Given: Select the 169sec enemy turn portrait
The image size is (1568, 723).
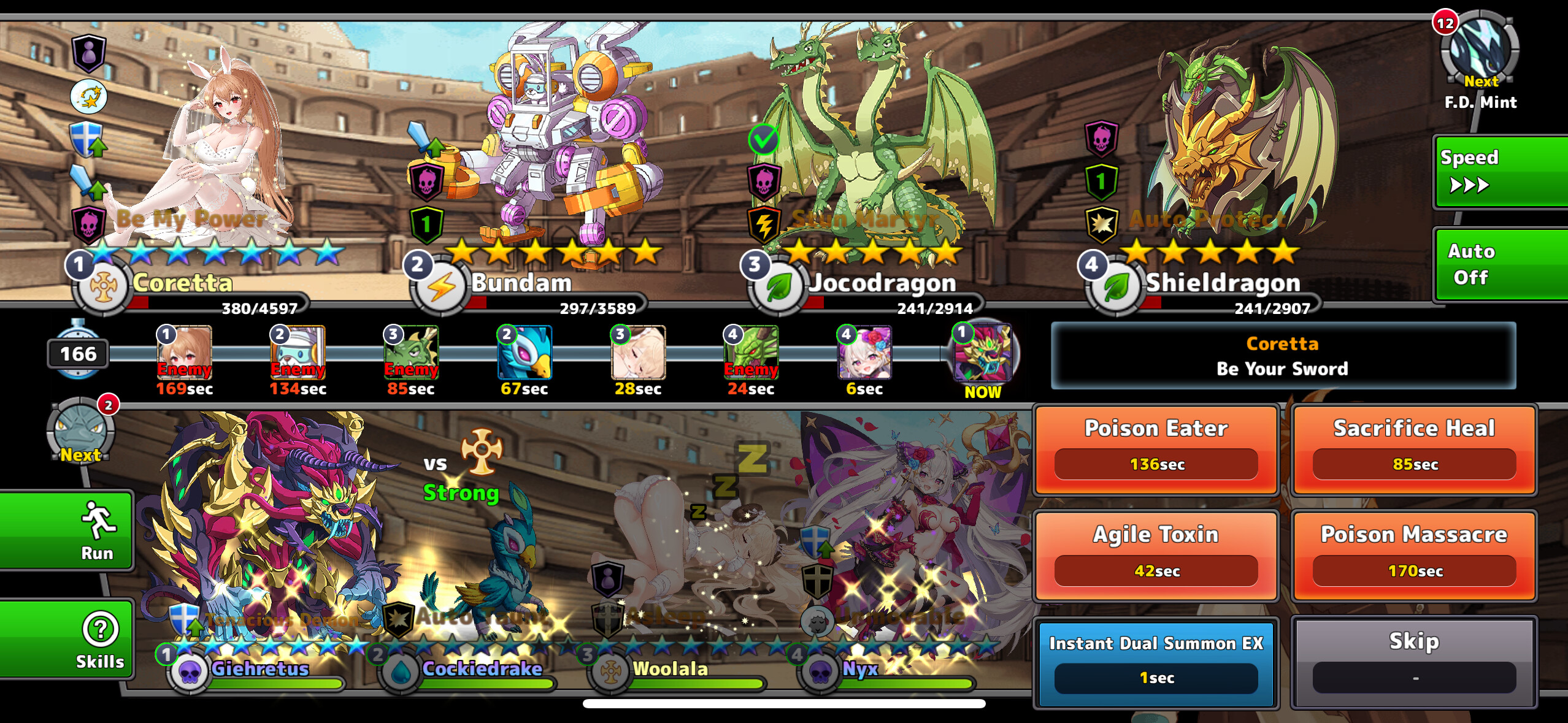Looking at the screenshot, I should pos(184,353).
